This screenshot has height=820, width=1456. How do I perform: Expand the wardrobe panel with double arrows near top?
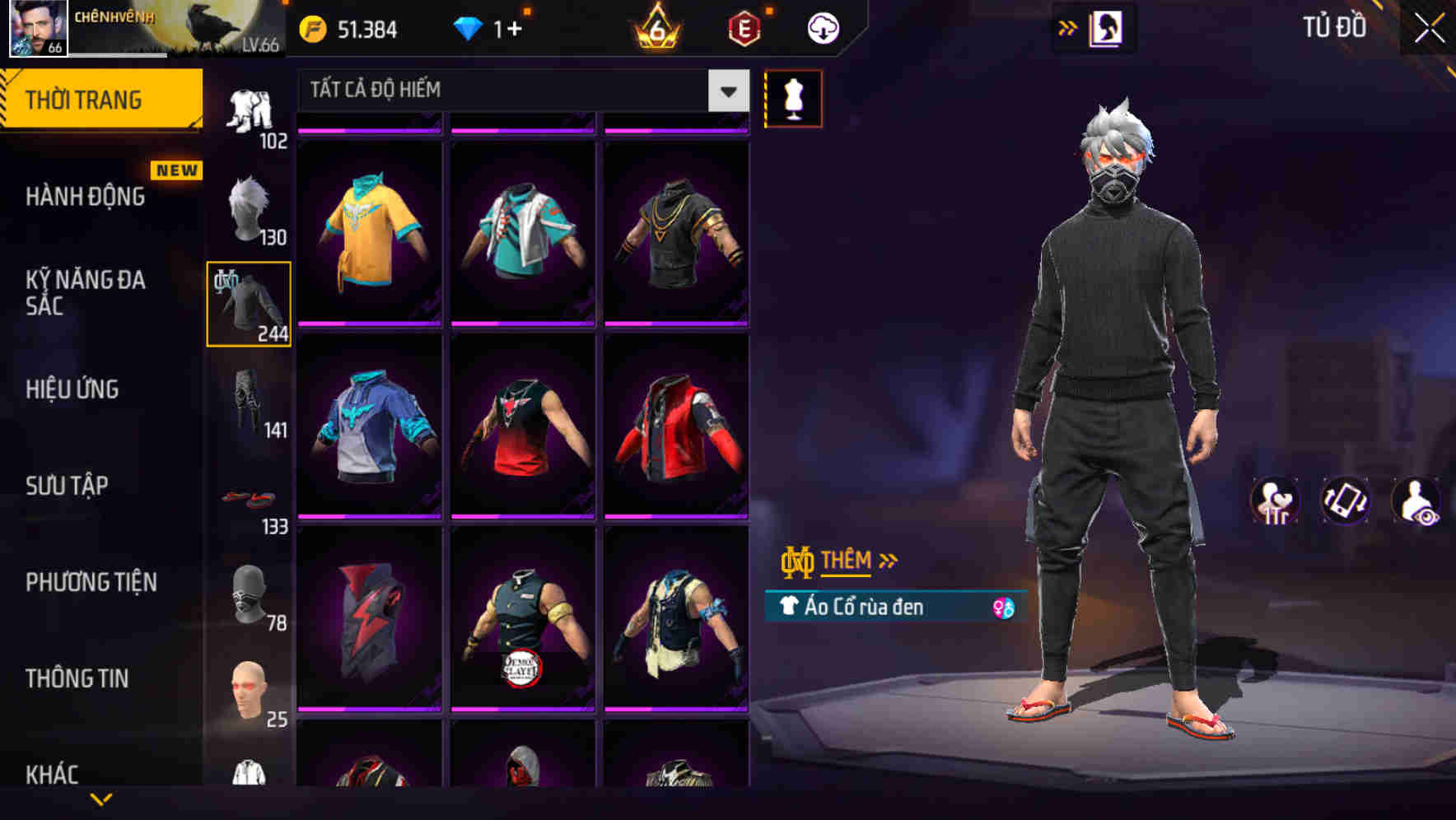click(x=1067, y=27)
